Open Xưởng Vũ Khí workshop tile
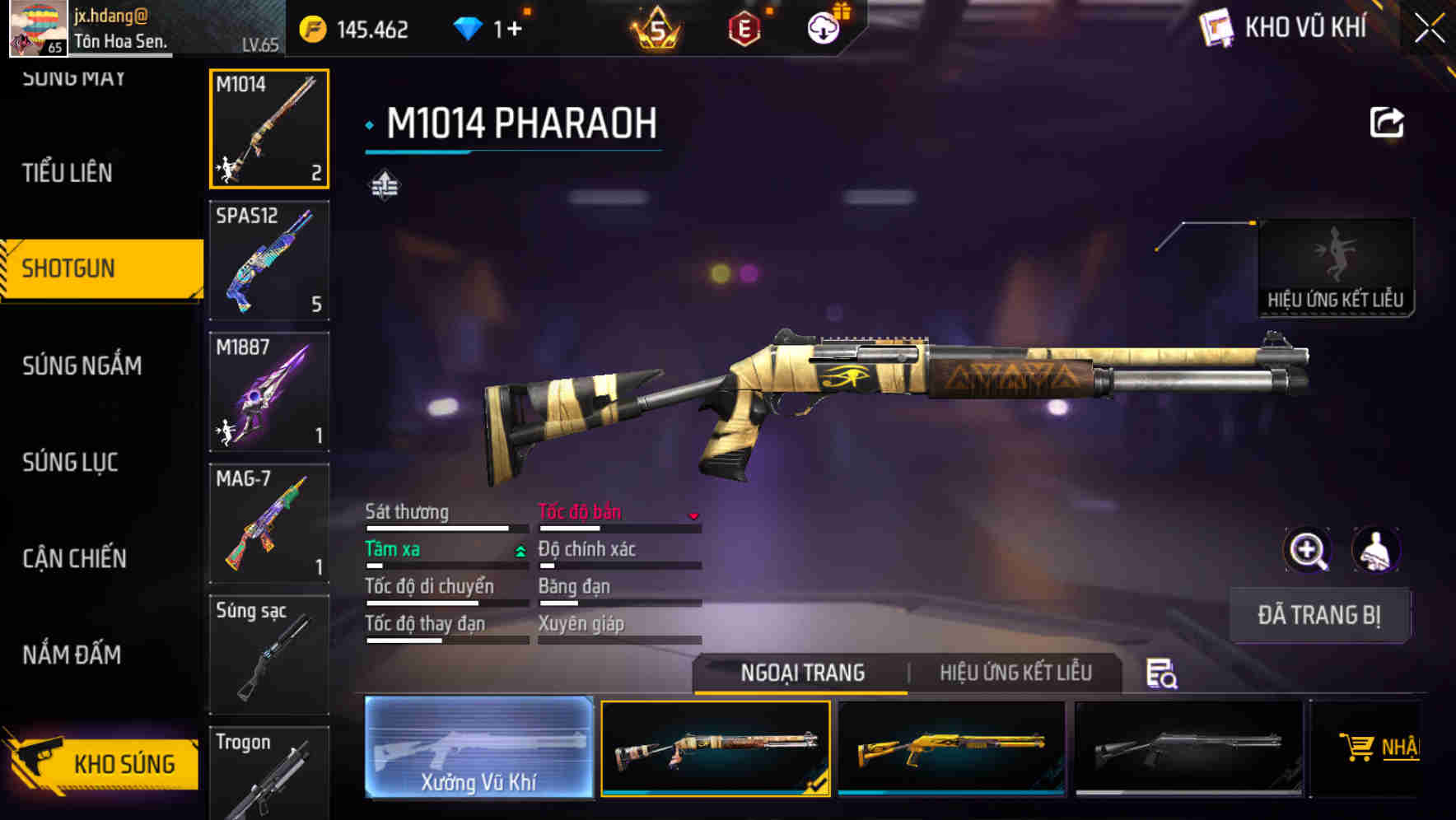Viewport: 1456px width, 820px height. (x=478, y=748)
